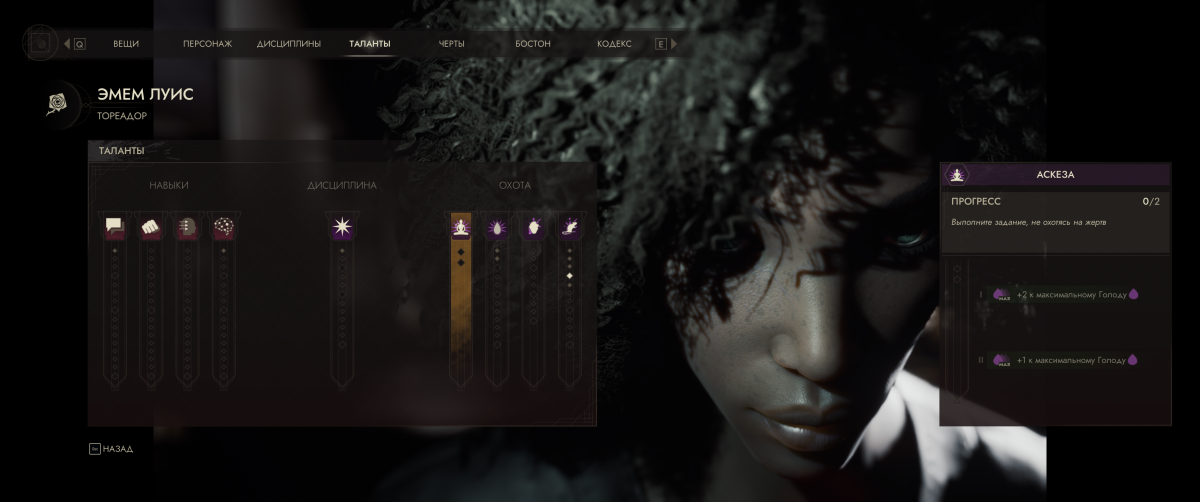The image size is (1200, 502).
Task: Select the rat hunting talent
Action: click(x=570, y=227)
